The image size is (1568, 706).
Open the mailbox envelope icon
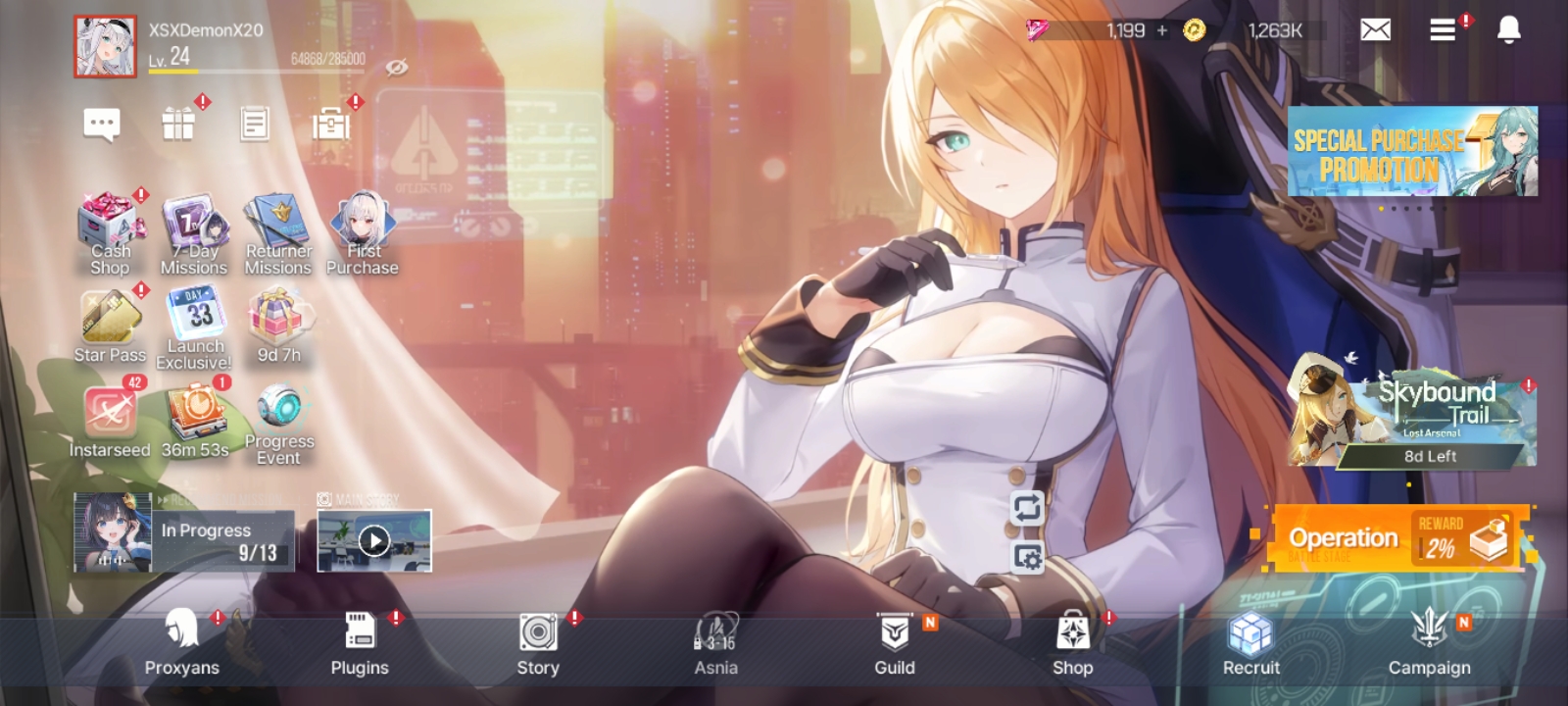coord(1376,30)
